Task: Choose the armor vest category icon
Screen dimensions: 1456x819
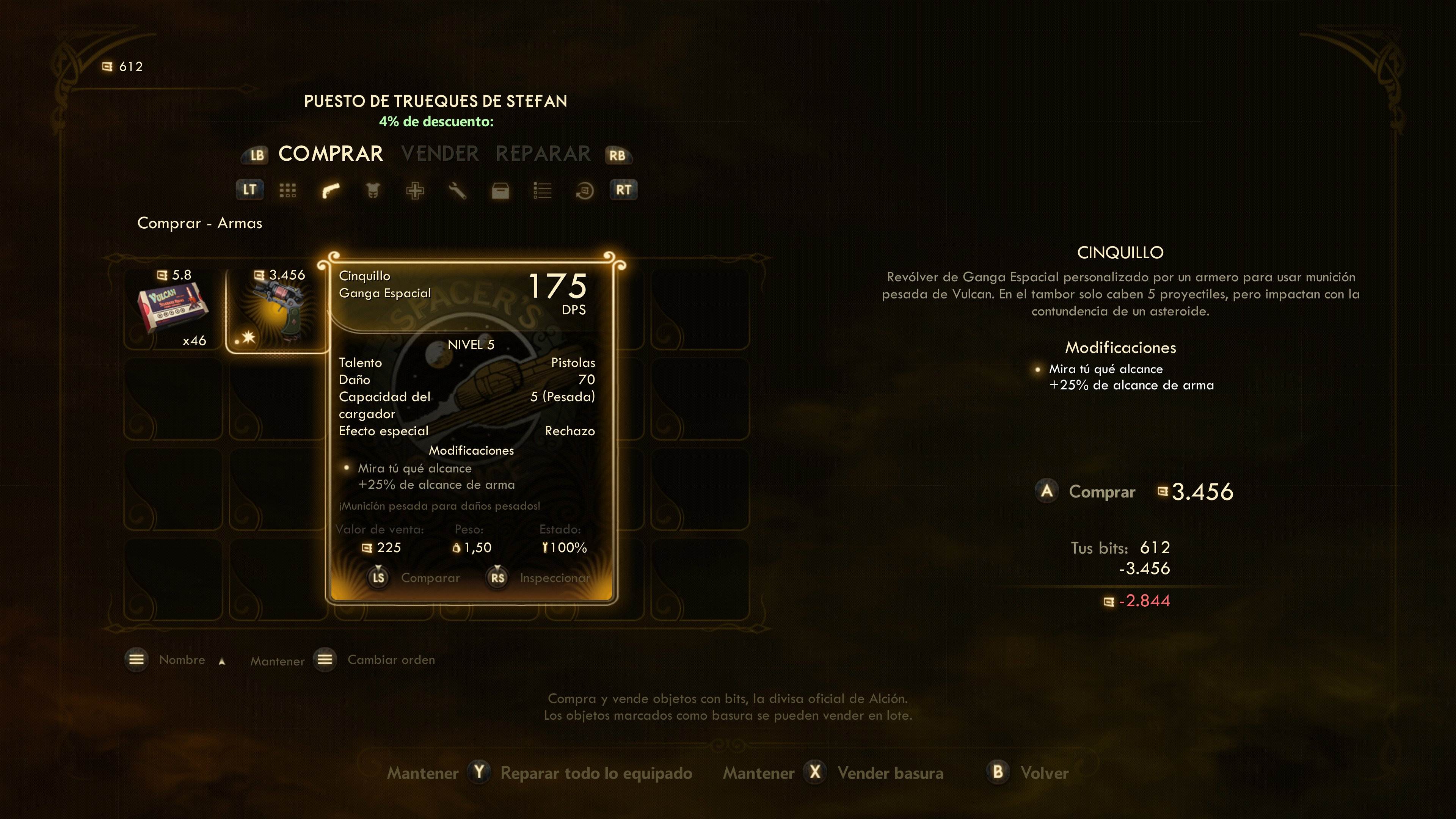Action: click(x=372, y=190)
